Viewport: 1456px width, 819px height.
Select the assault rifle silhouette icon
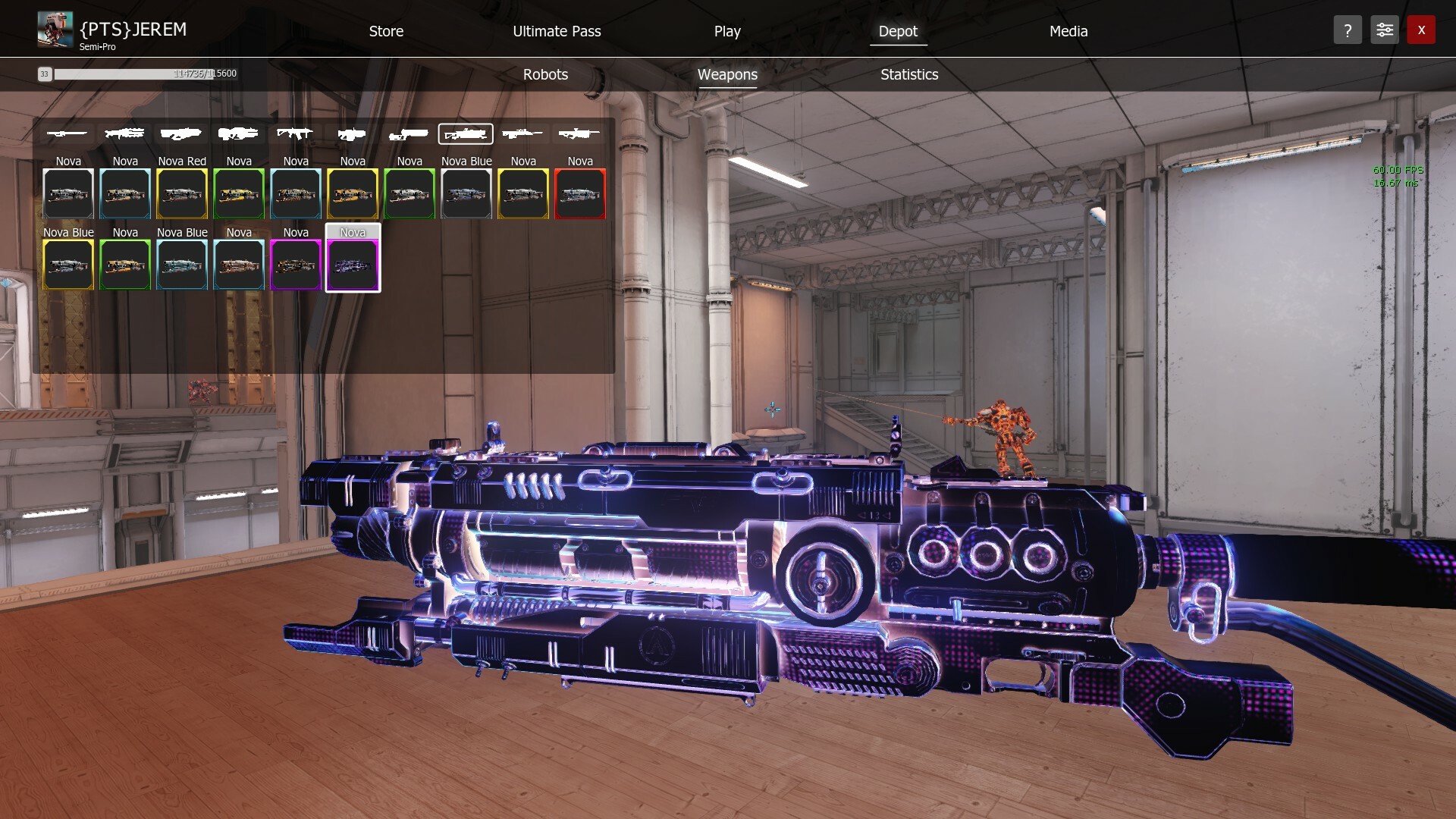[x=295, y=133]
